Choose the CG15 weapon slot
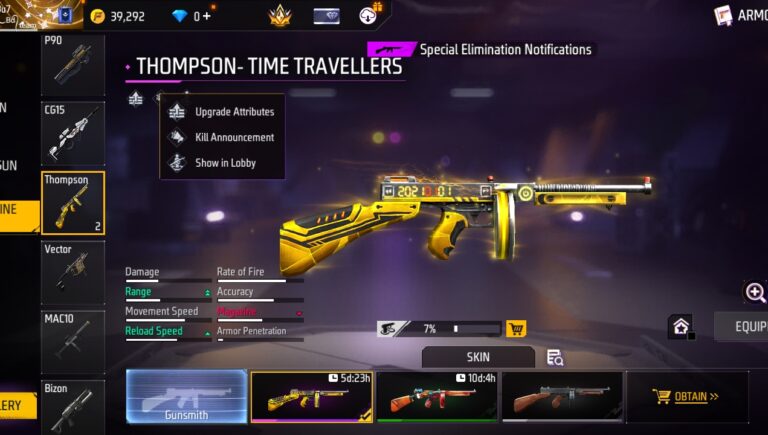 click(x=73, y=133)
